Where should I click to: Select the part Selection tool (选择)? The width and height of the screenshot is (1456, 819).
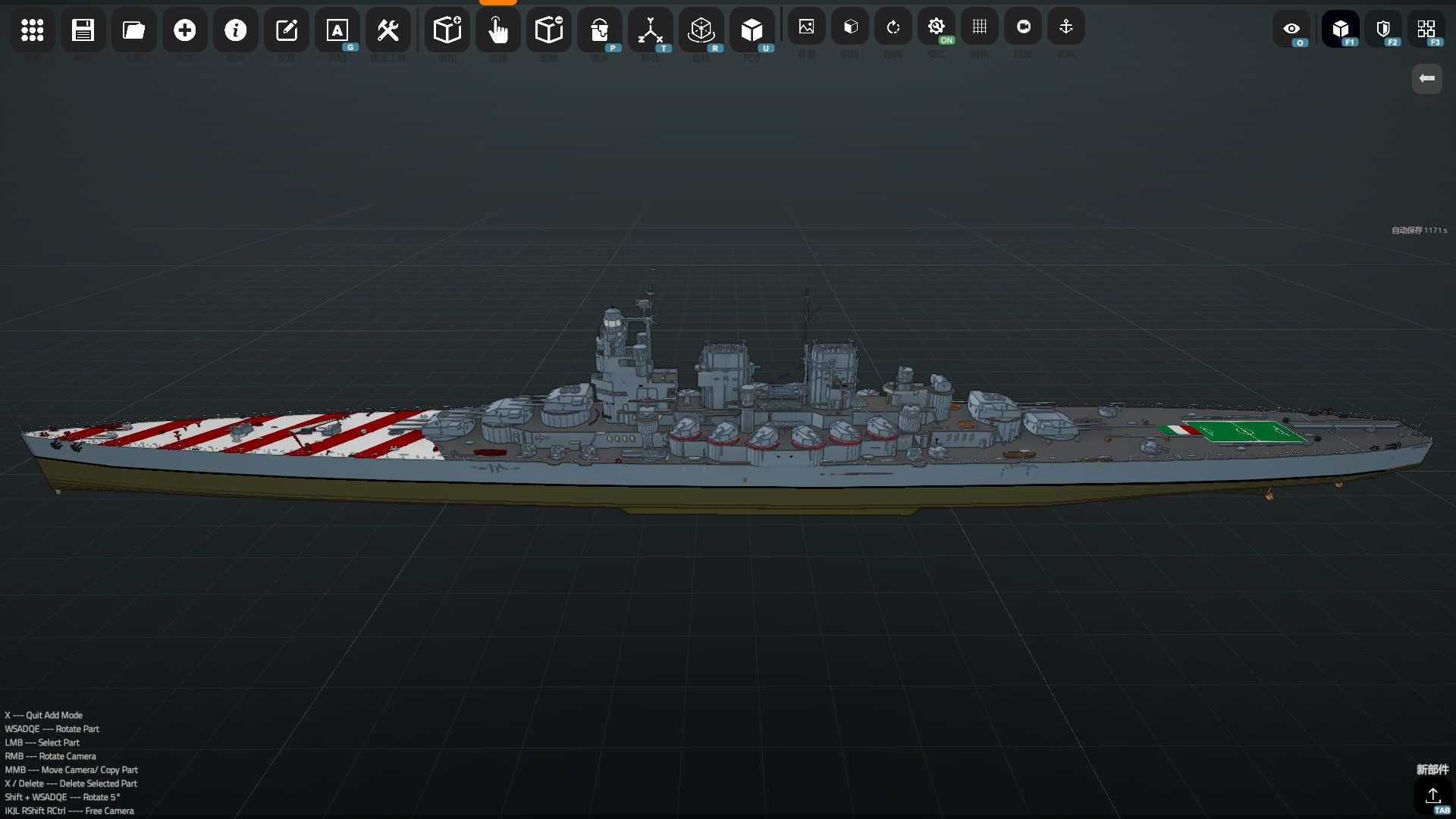coord(498,30)
